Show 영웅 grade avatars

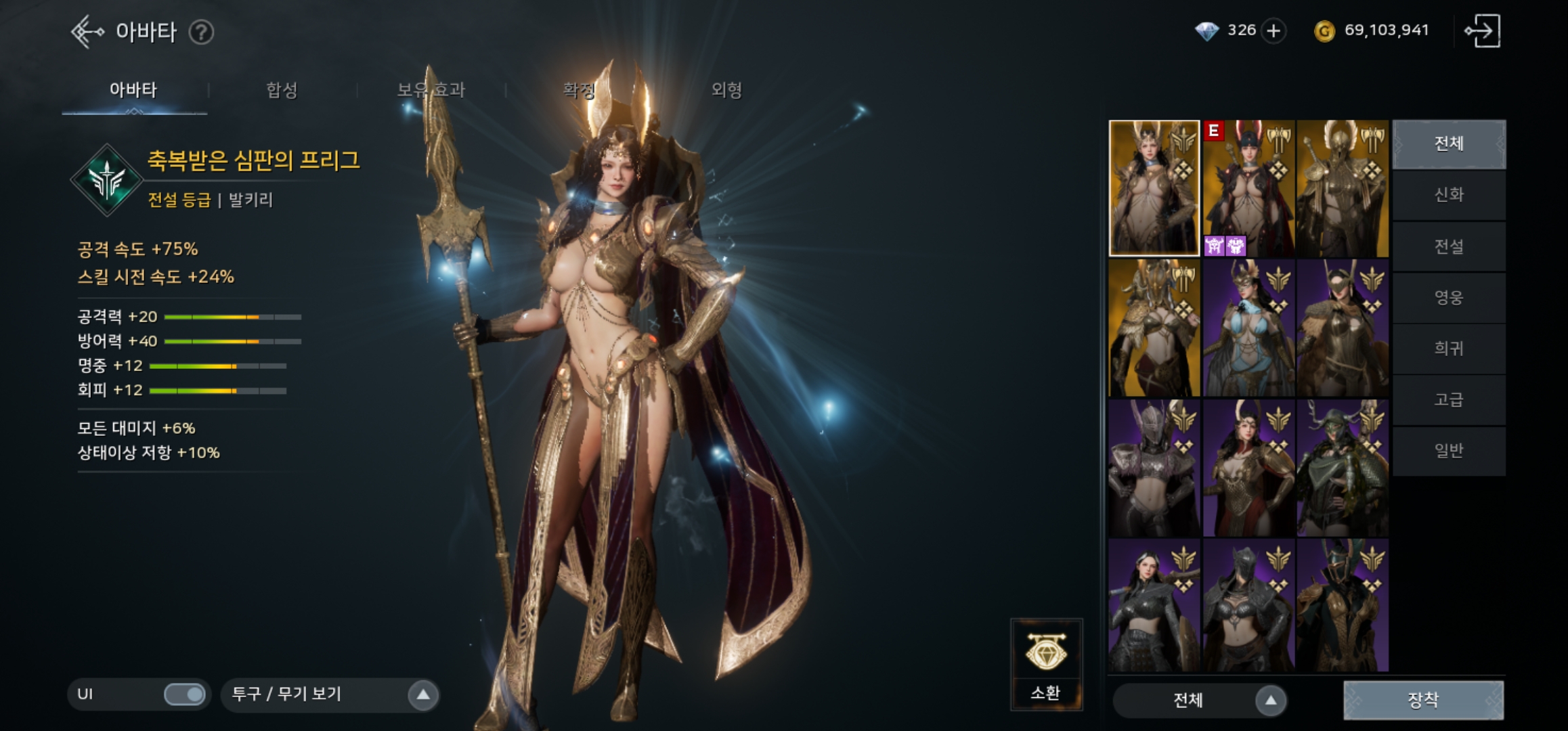[x=1449, y=297]
